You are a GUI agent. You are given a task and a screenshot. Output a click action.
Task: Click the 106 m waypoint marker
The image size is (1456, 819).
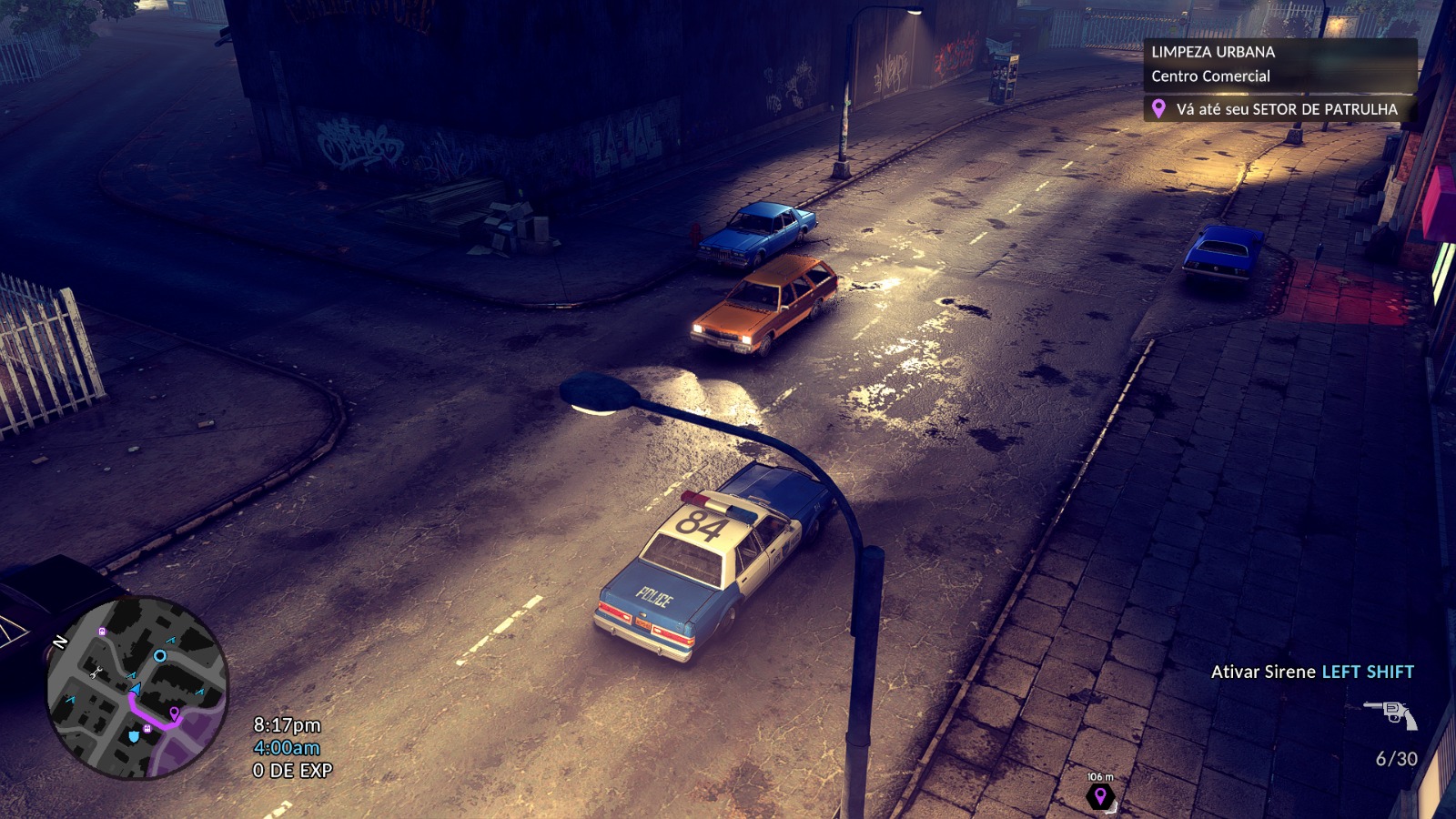point(1100,796)
